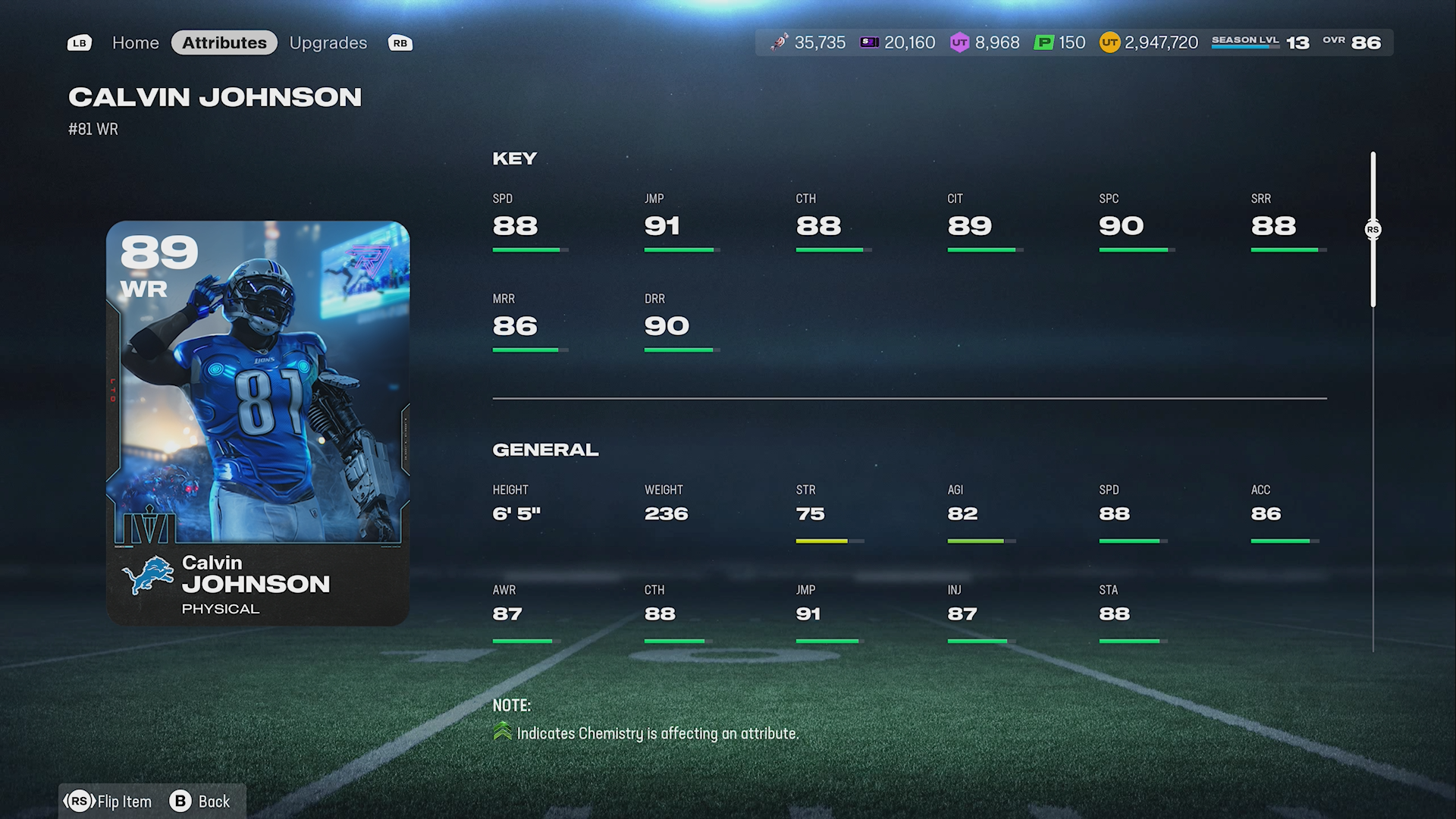The width and height of the screenshot is (1456, 819).
Task: Go Back from the attributes screen
Action: [201, 802]
